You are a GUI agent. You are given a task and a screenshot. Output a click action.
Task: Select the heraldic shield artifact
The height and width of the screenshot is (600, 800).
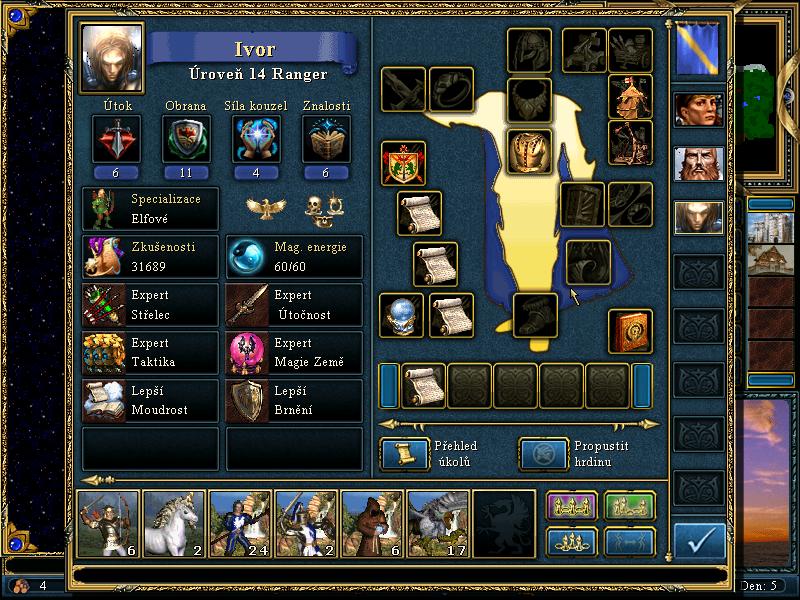[404, 163]
